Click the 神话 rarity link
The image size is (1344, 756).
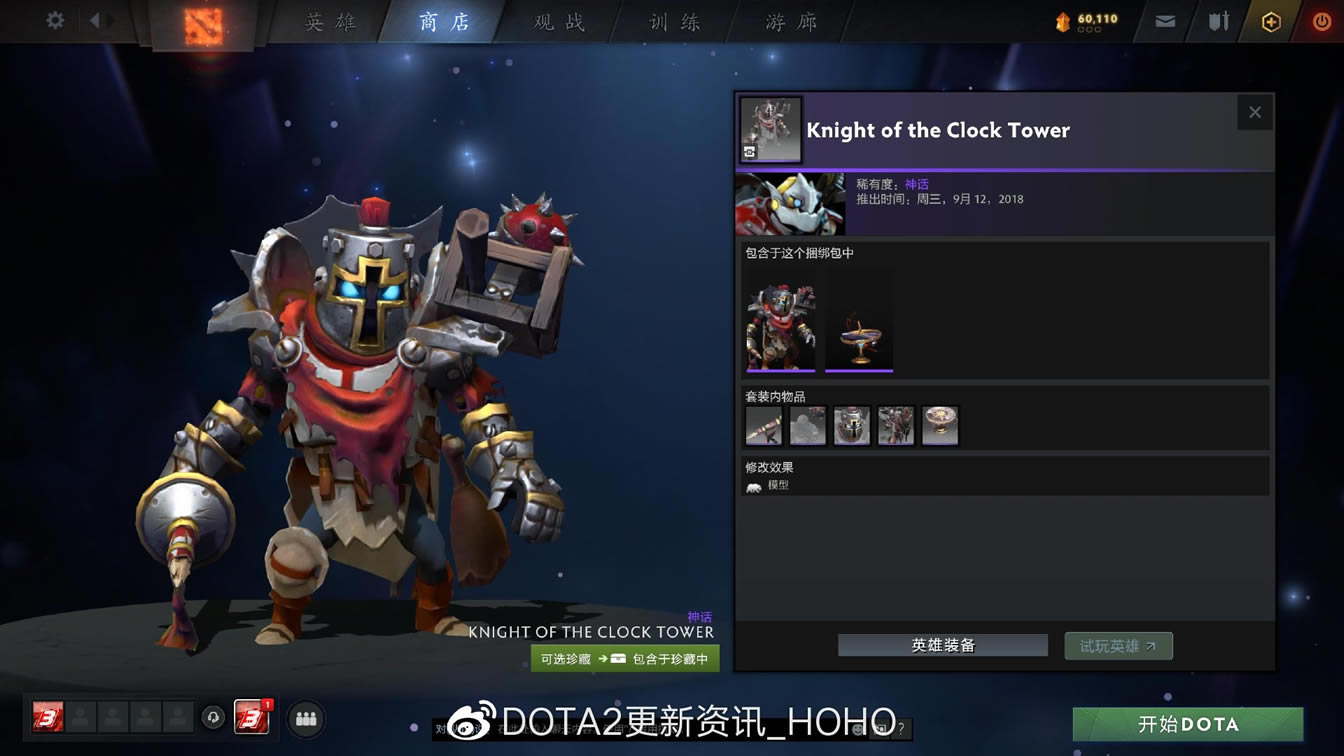click(x=915, y=183)
